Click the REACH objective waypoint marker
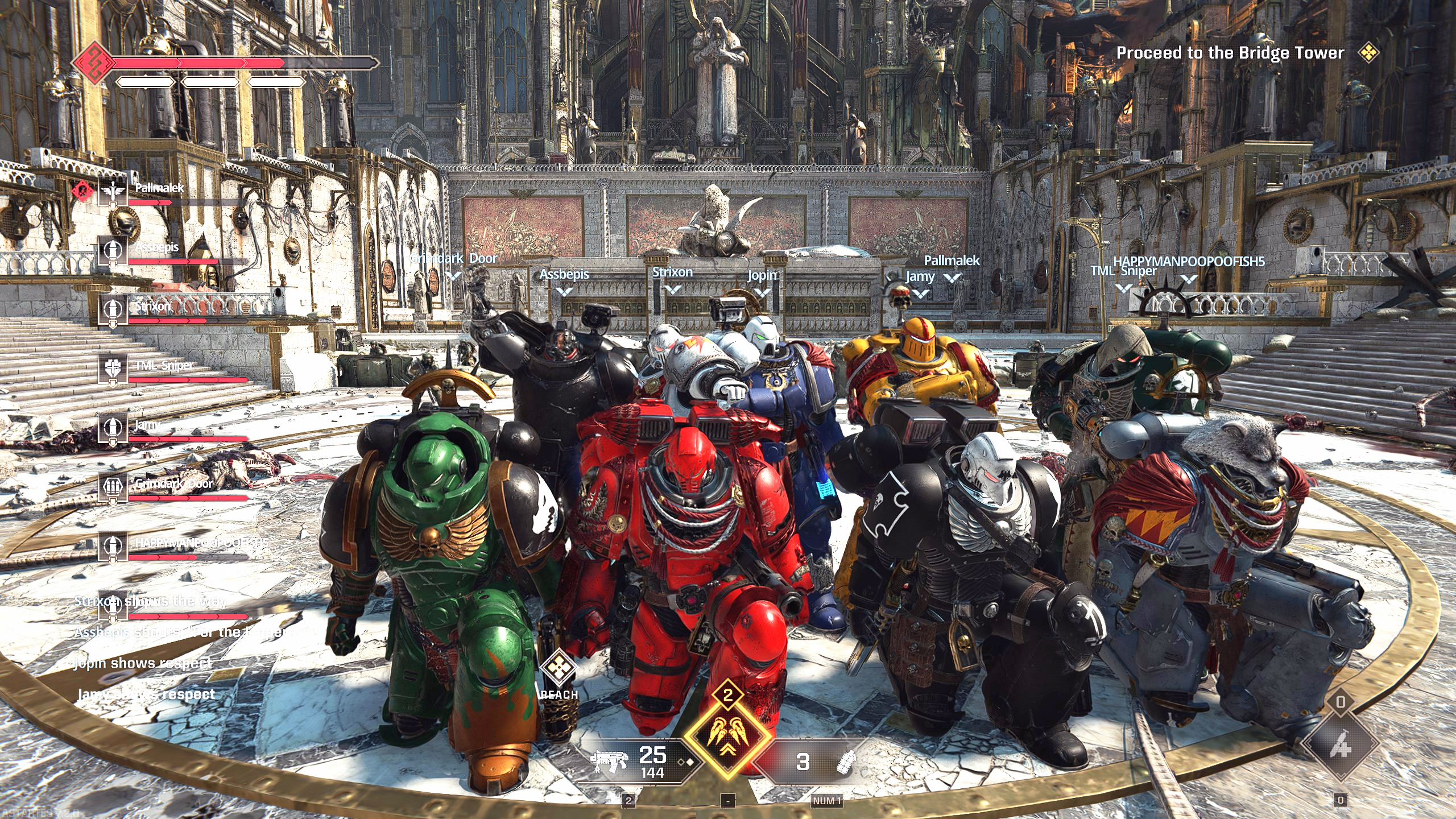The width and height of the screenshot is (1456, 819). pos(558,668)
